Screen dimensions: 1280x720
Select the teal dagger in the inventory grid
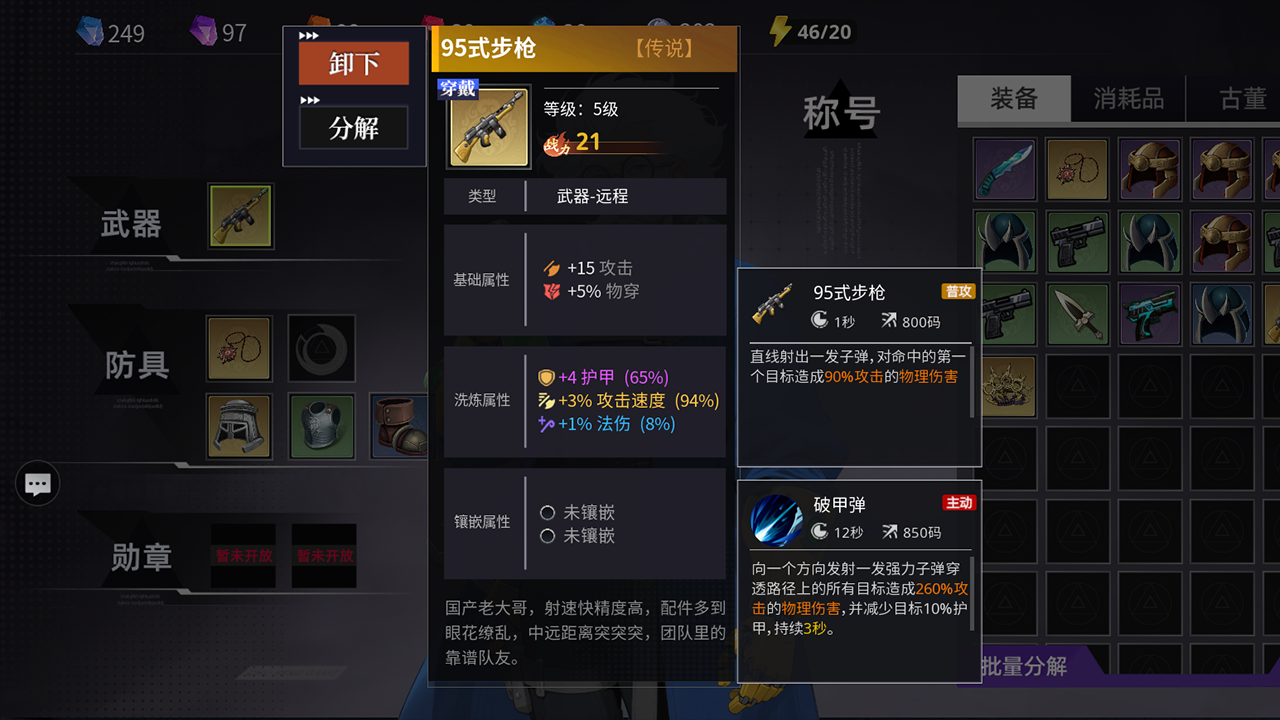[x=1004, y=168]
